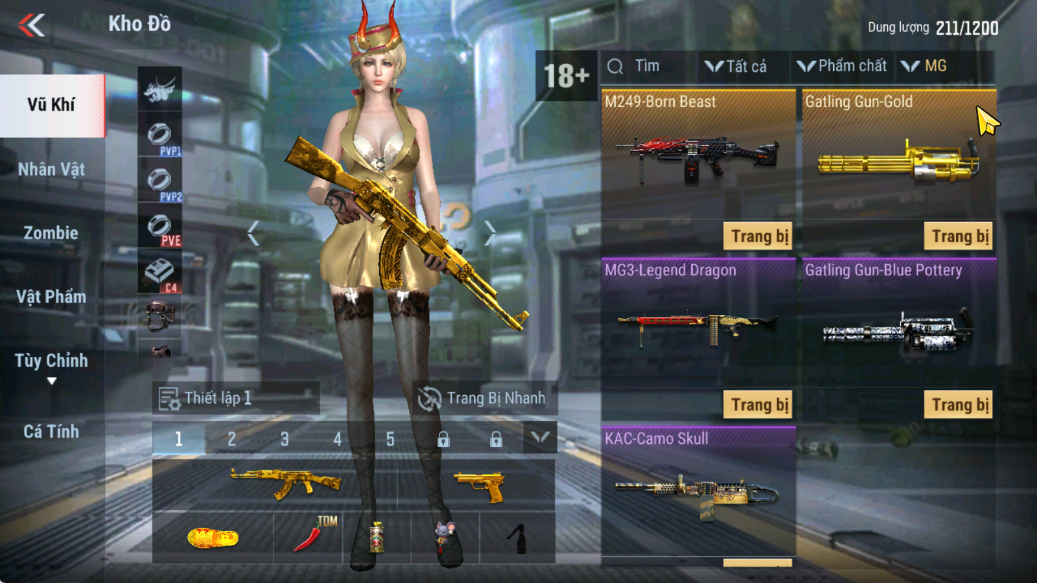Go back using the double-arrow button
The width and height of the screenshot is (1037, 583).
32,25
